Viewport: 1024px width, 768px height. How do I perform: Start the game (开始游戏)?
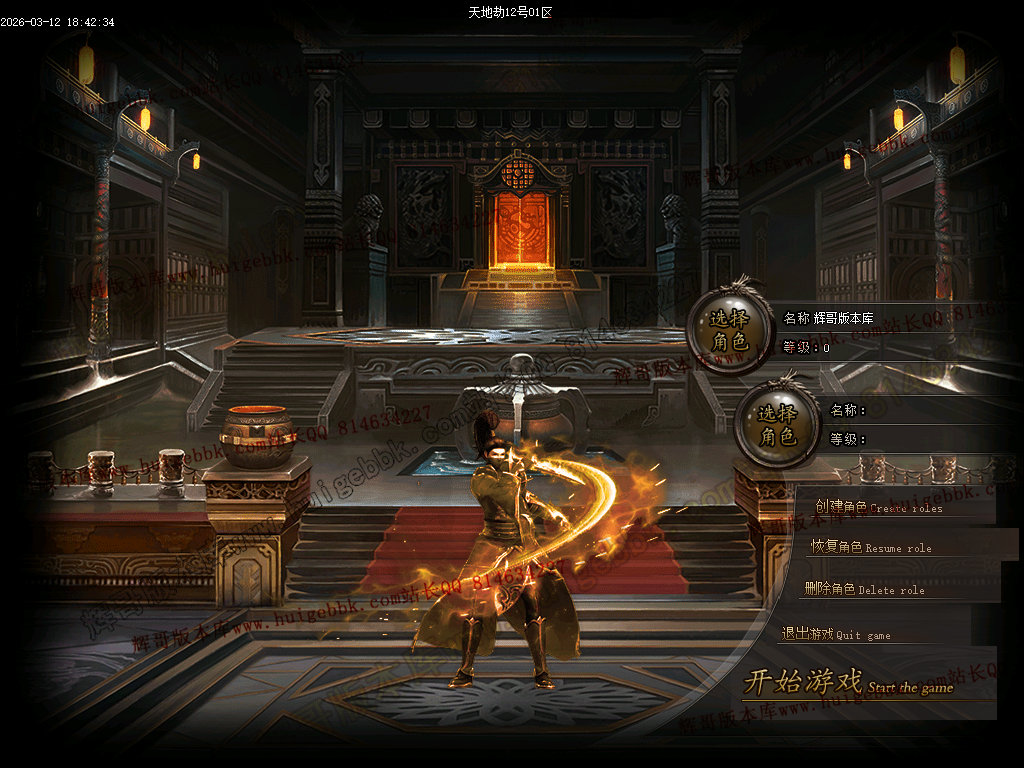click(848, 684)
